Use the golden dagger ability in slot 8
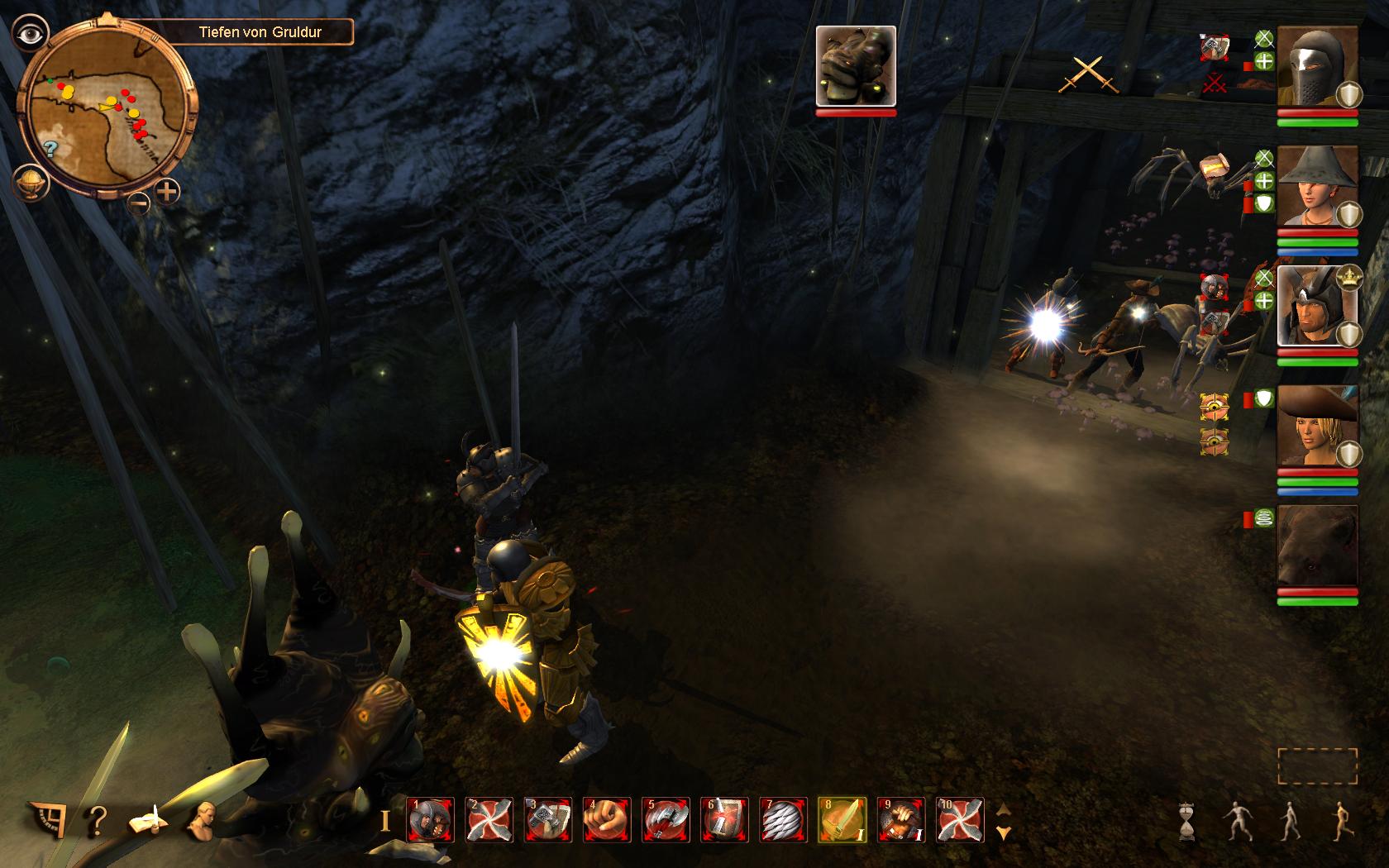Screen dimensions: 1389x868 click(x=842, y=820)
